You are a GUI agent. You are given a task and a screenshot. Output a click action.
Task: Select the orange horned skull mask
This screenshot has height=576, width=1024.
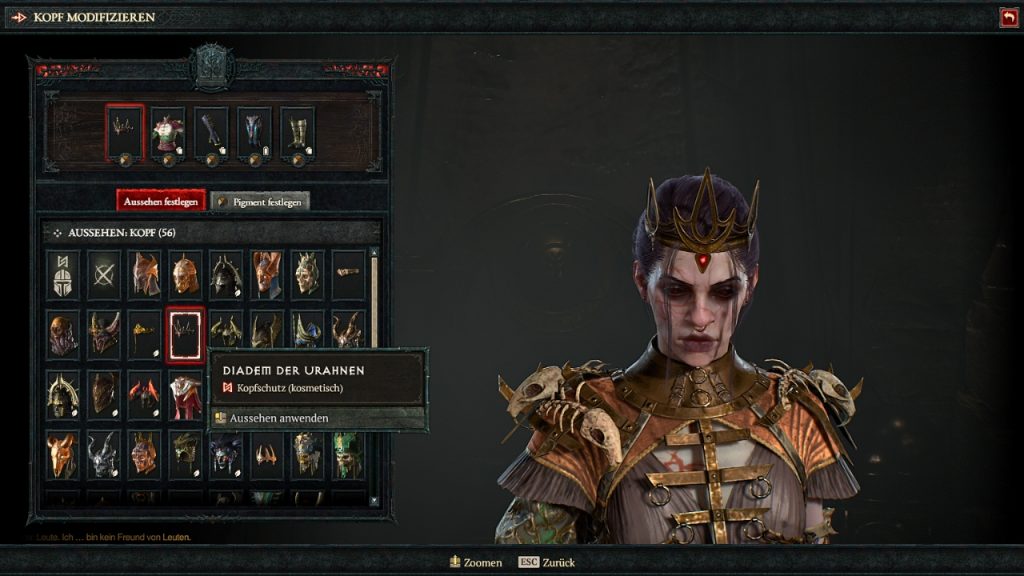[x=63, y=454]
